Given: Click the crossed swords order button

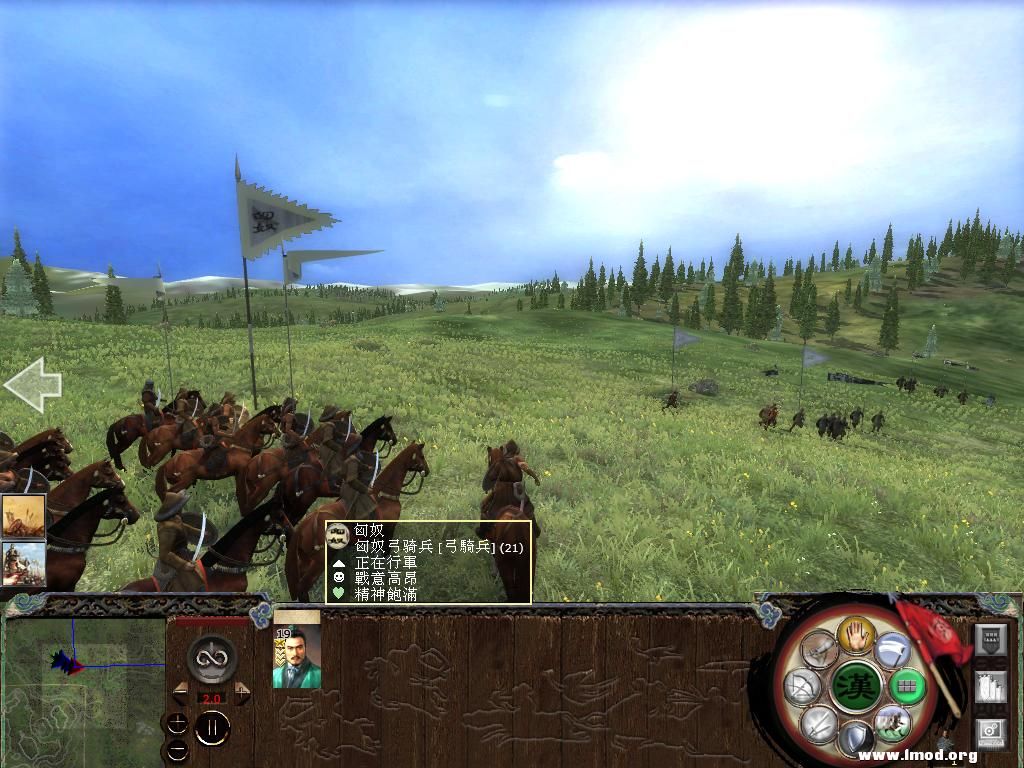Looking at the screenshot, I should click(820, 722).
